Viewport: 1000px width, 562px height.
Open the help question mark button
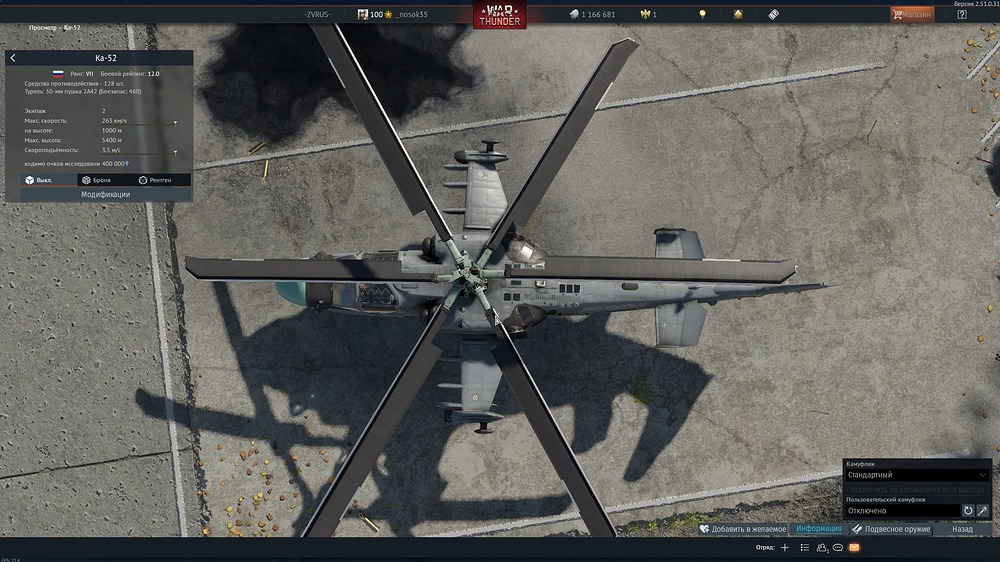pos(962,14)
